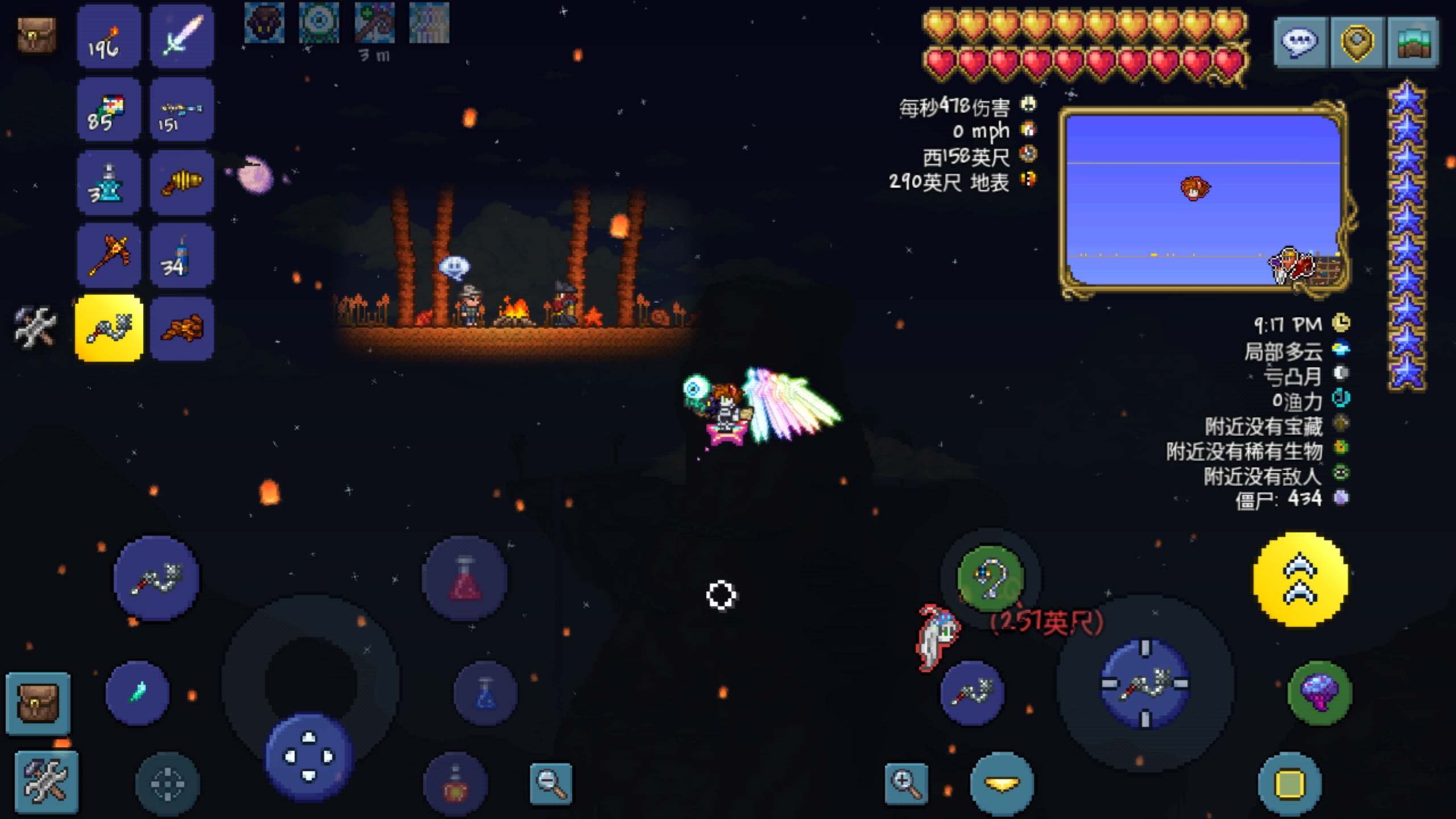Zoom in with the plus magnifier
This screenshot has width=1456, height=819.
pyautogui.click(x=906, y=784)
